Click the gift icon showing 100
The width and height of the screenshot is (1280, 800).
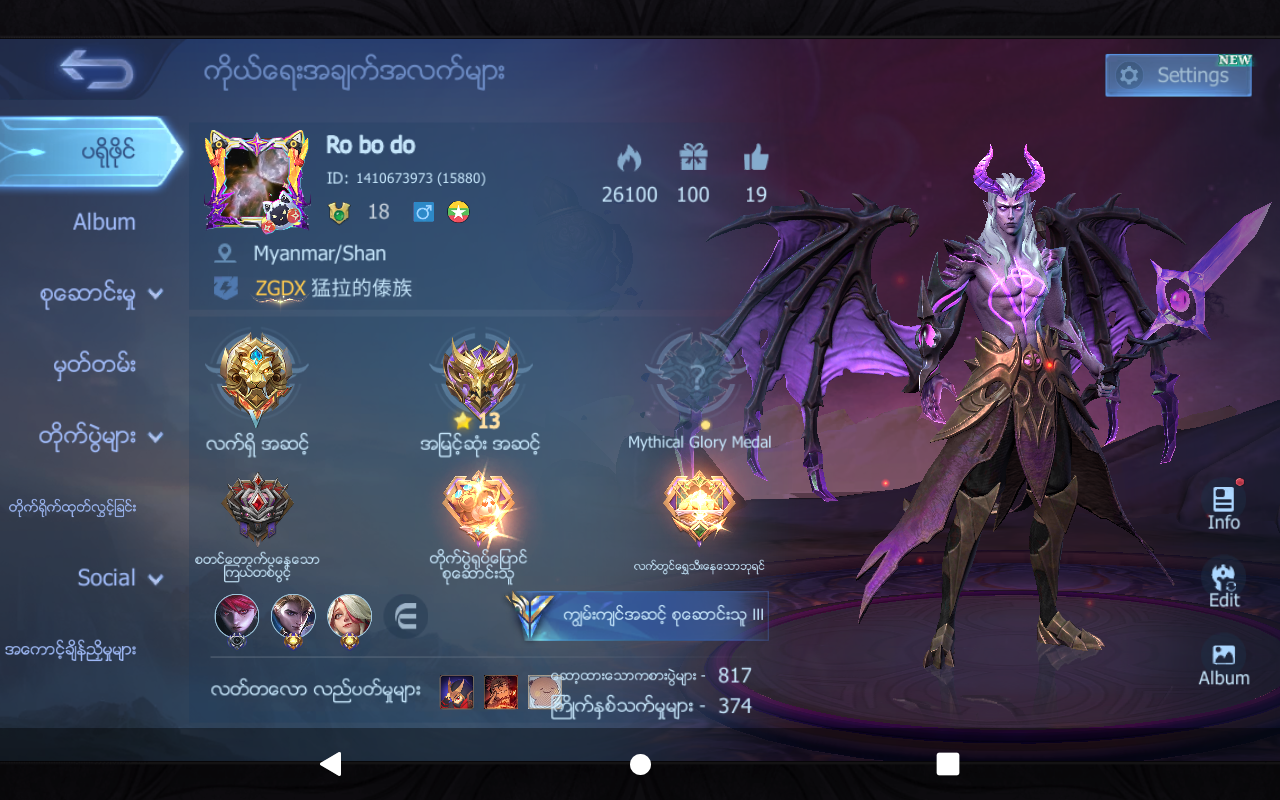tap(692, 160)
